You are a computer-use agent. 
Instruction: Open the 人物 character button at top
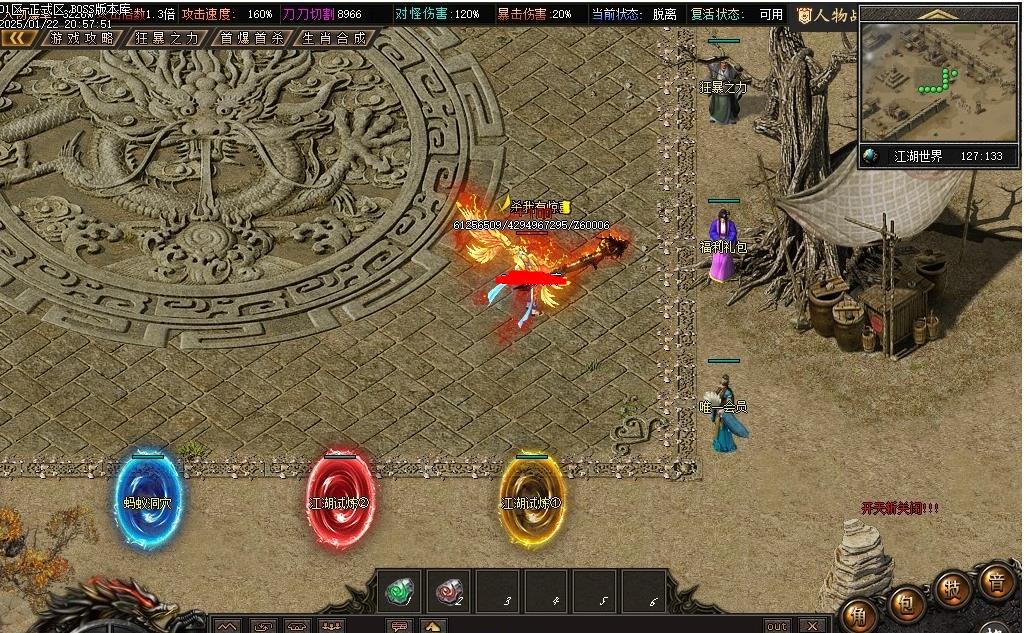pyautogui.click(x=826, y=15)
